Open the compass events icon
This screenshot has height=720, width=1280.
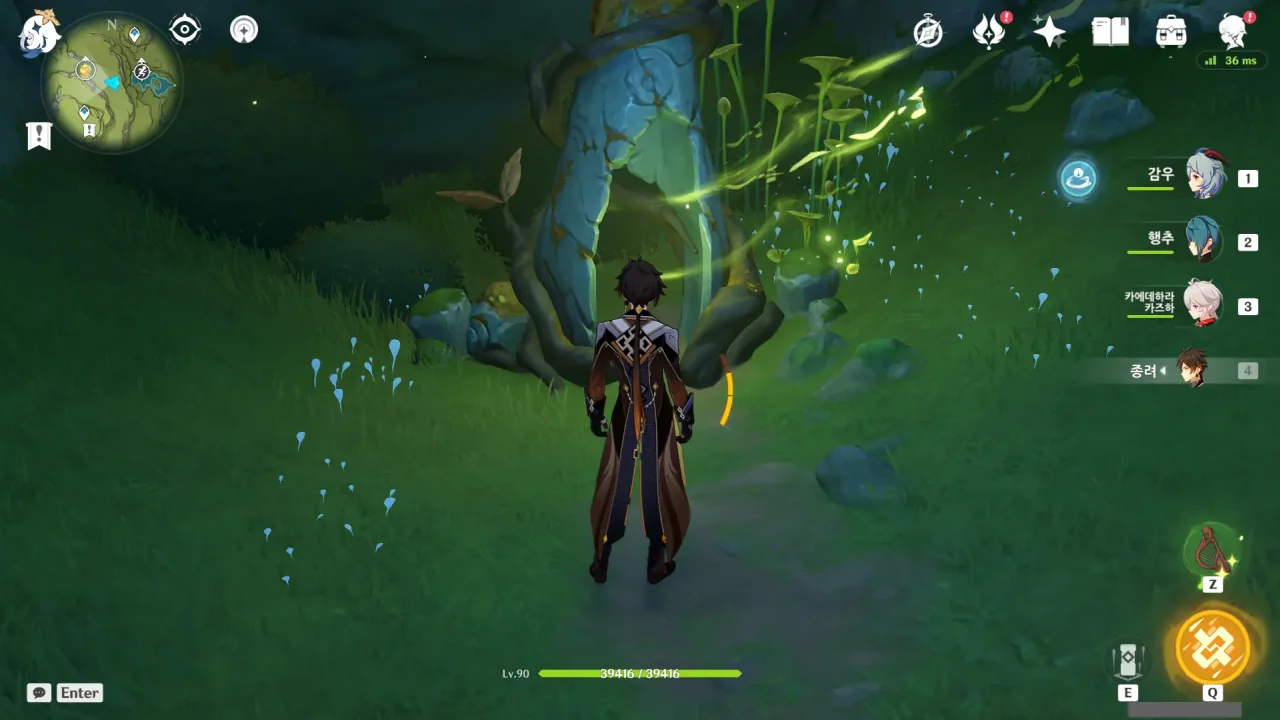(x=928, y=32)
